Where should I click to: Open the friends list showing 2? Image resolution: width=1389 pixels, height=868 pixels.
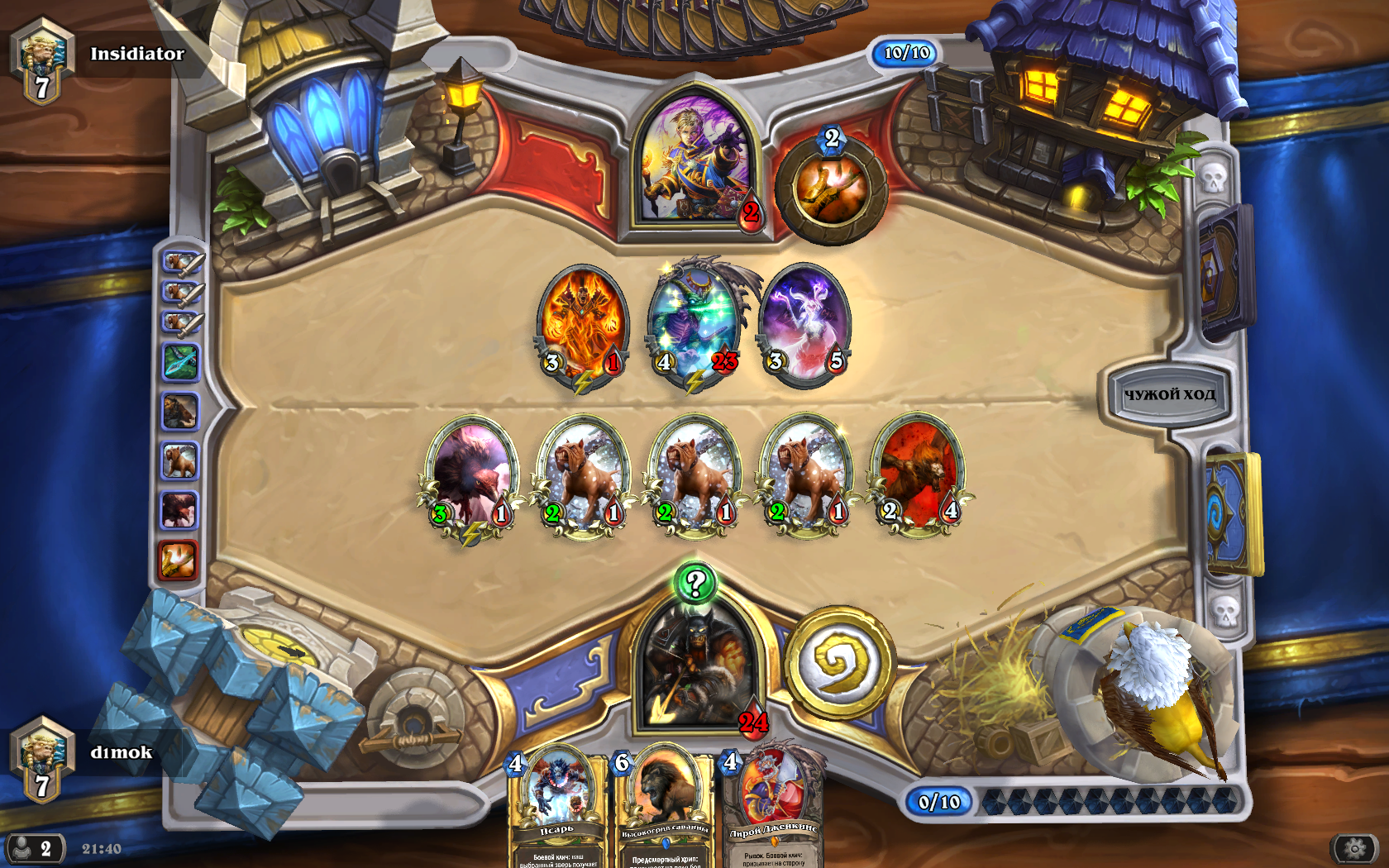(x=33, y=849)
